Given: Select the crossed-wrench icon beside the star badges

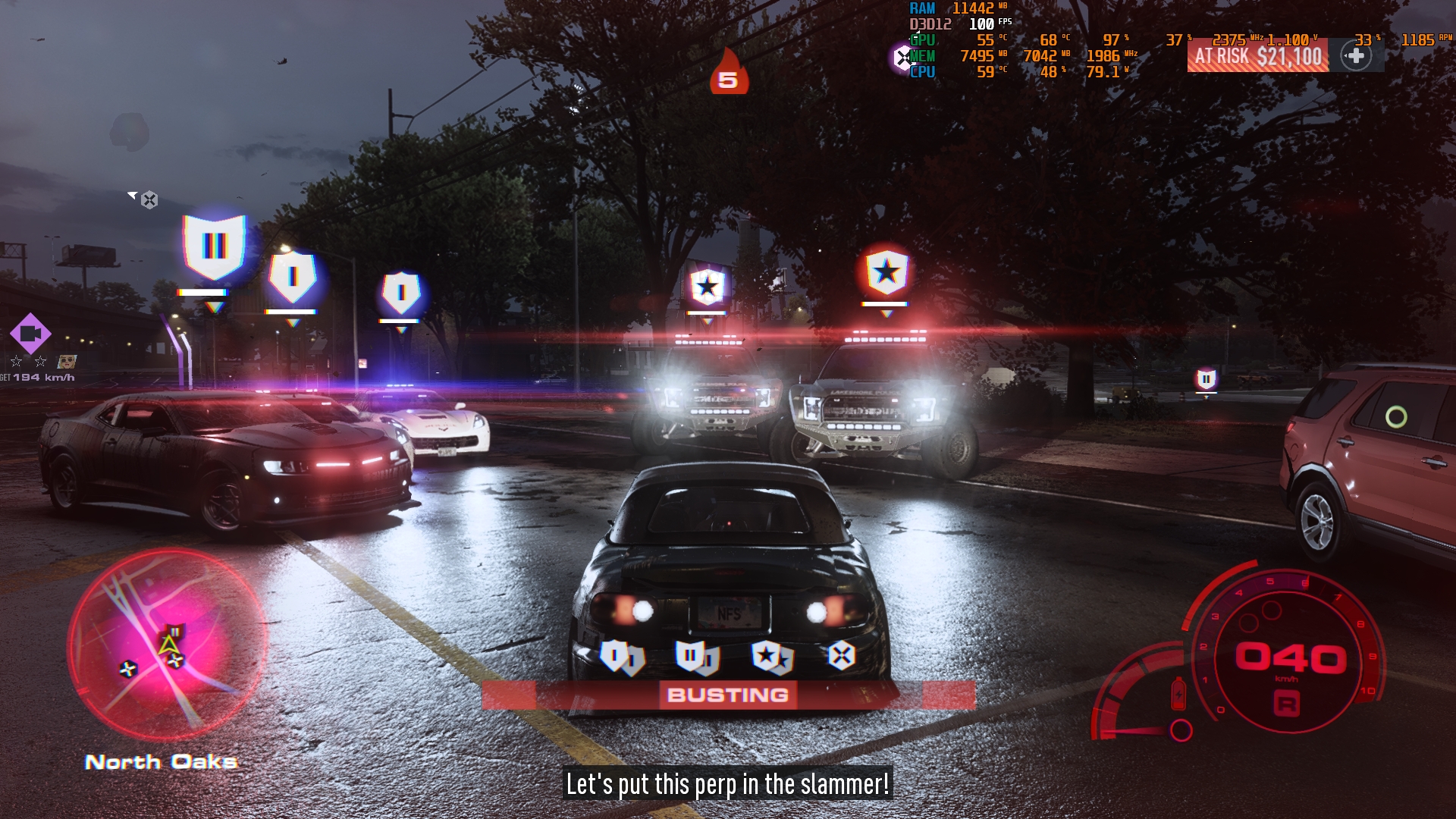Looking at the screenshot, I should [841, 655].
